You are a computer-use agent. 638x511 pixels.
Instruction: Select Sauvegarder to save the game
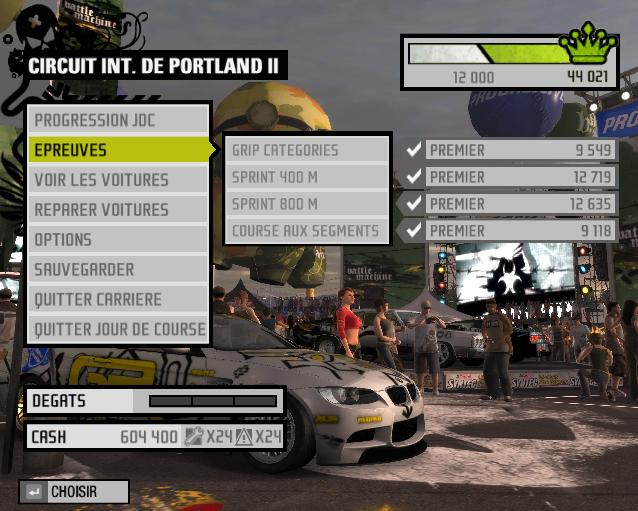click(118, 269)
